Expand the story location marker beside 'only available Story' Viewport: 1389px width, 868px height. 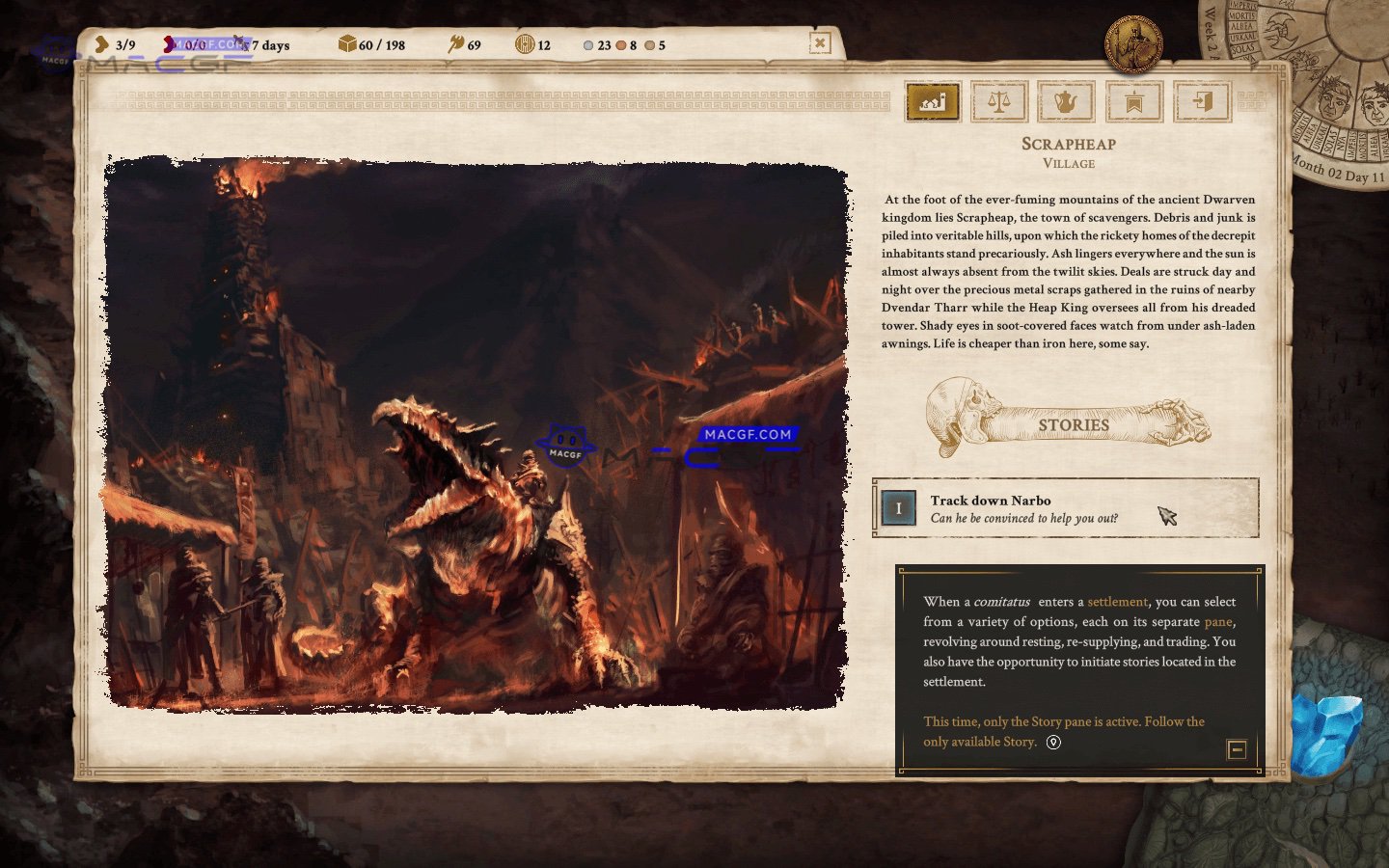(x=1053, y=742)
